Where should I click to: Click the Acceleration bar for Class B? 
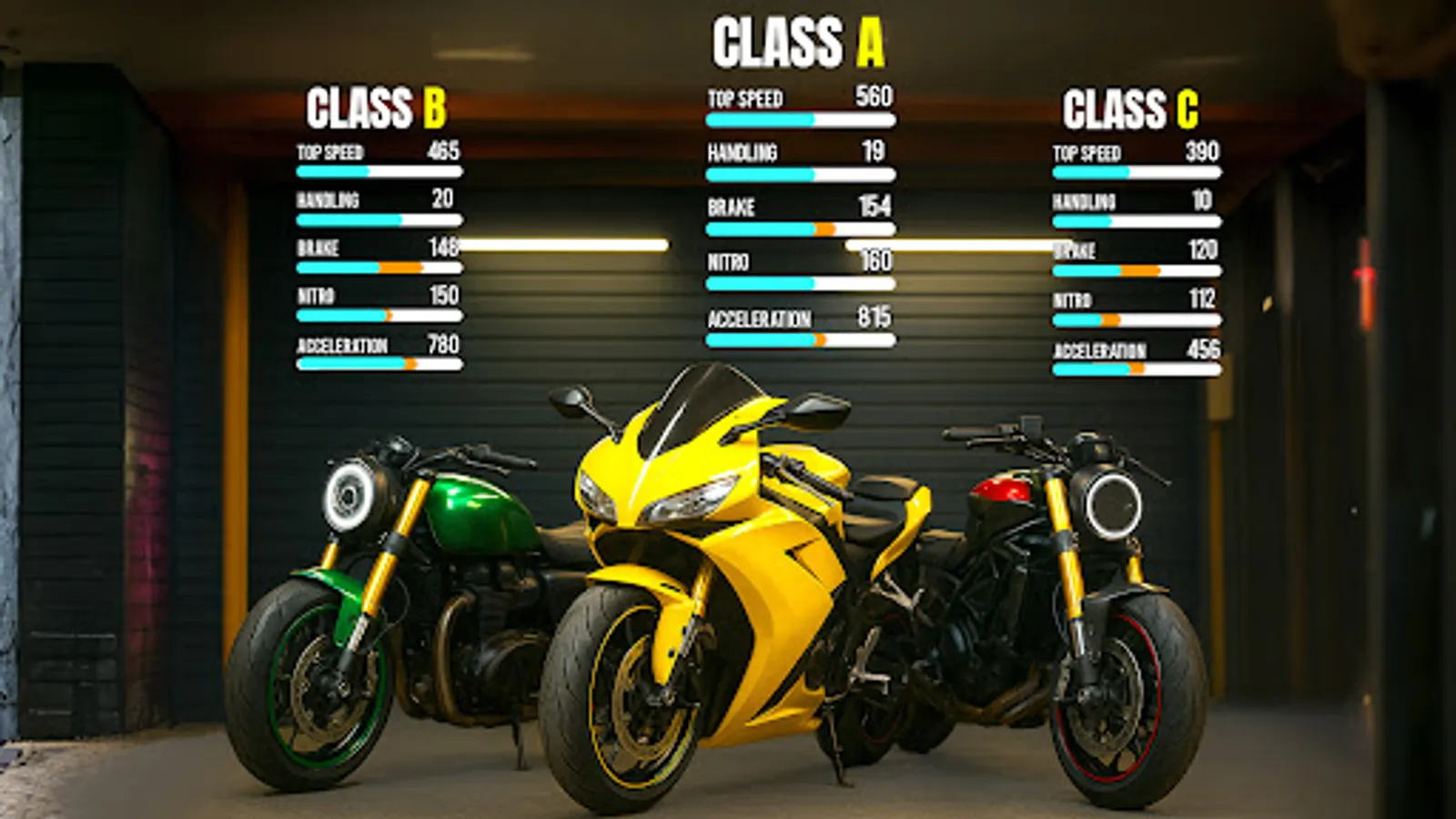[378, 364]
